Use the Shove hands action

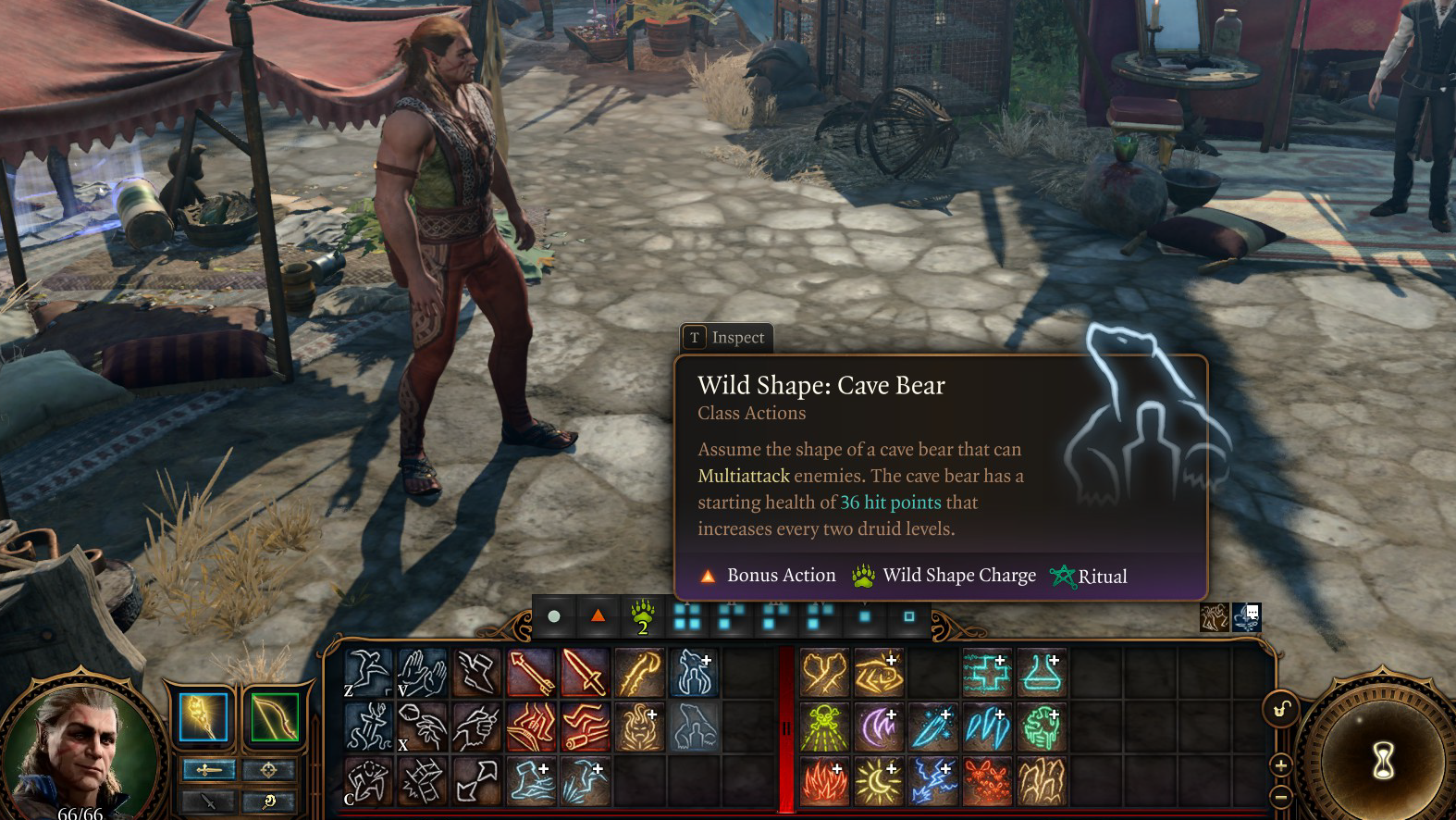(423, 673)
